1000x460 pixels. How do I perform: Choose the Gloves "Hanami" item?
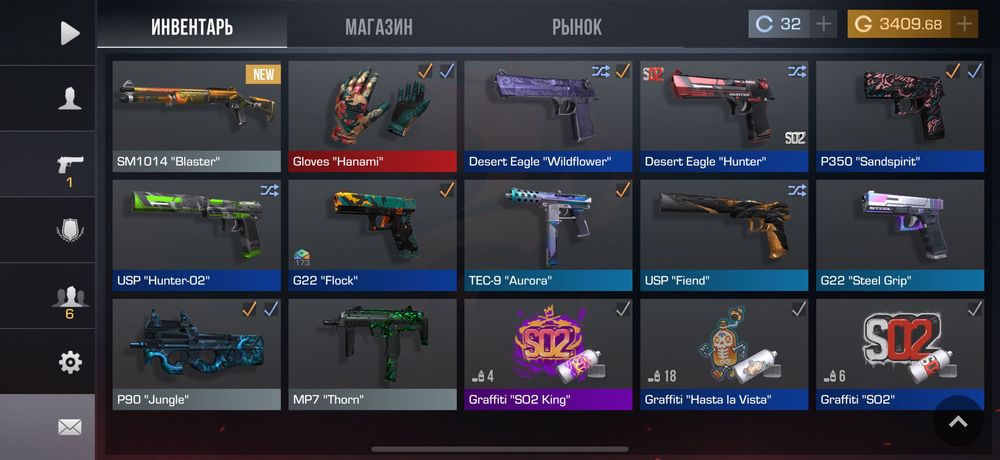click(x=372, y=116)
